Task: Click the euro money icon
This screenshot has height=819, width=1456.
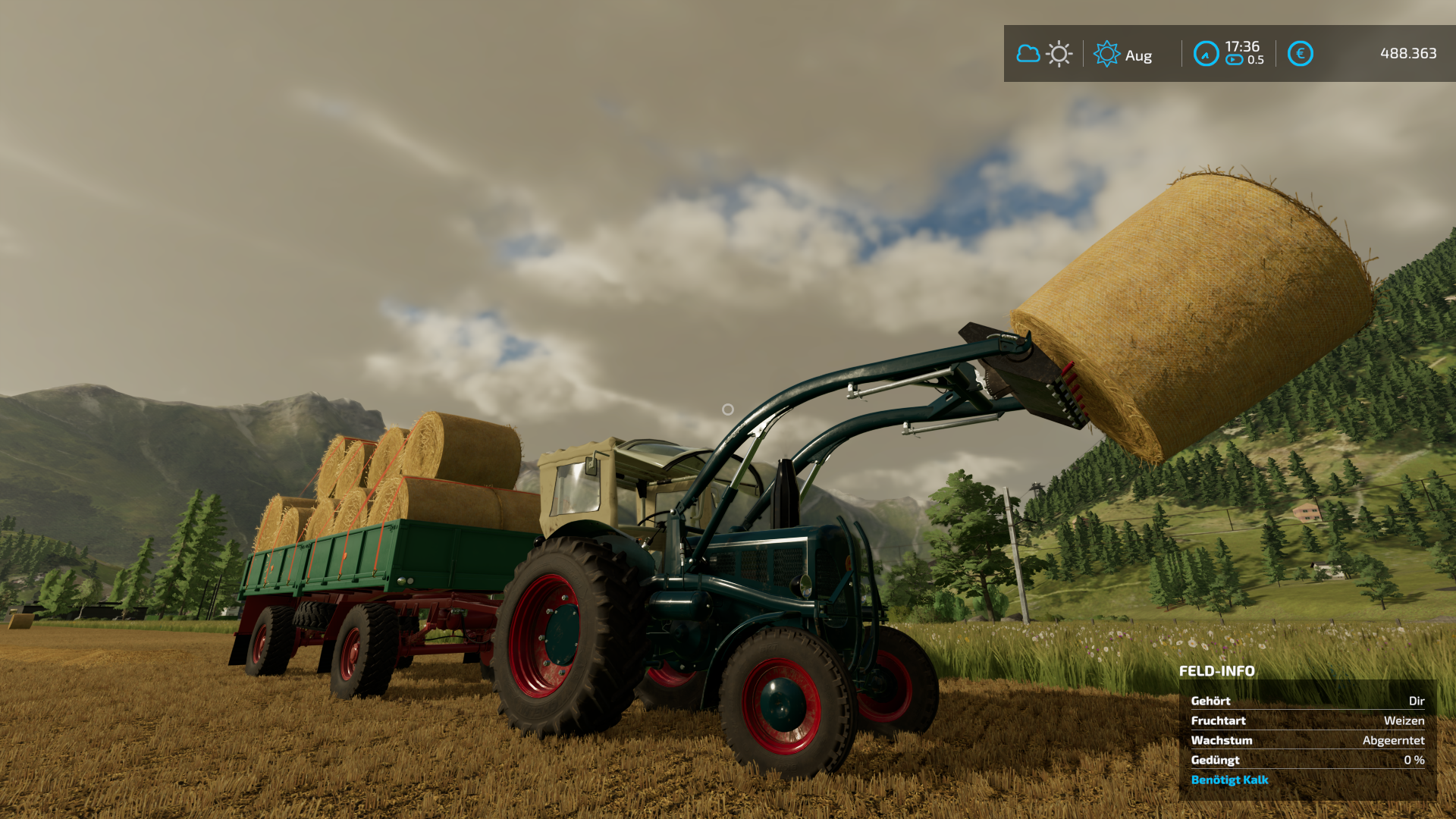Action: click(1300, 54)
